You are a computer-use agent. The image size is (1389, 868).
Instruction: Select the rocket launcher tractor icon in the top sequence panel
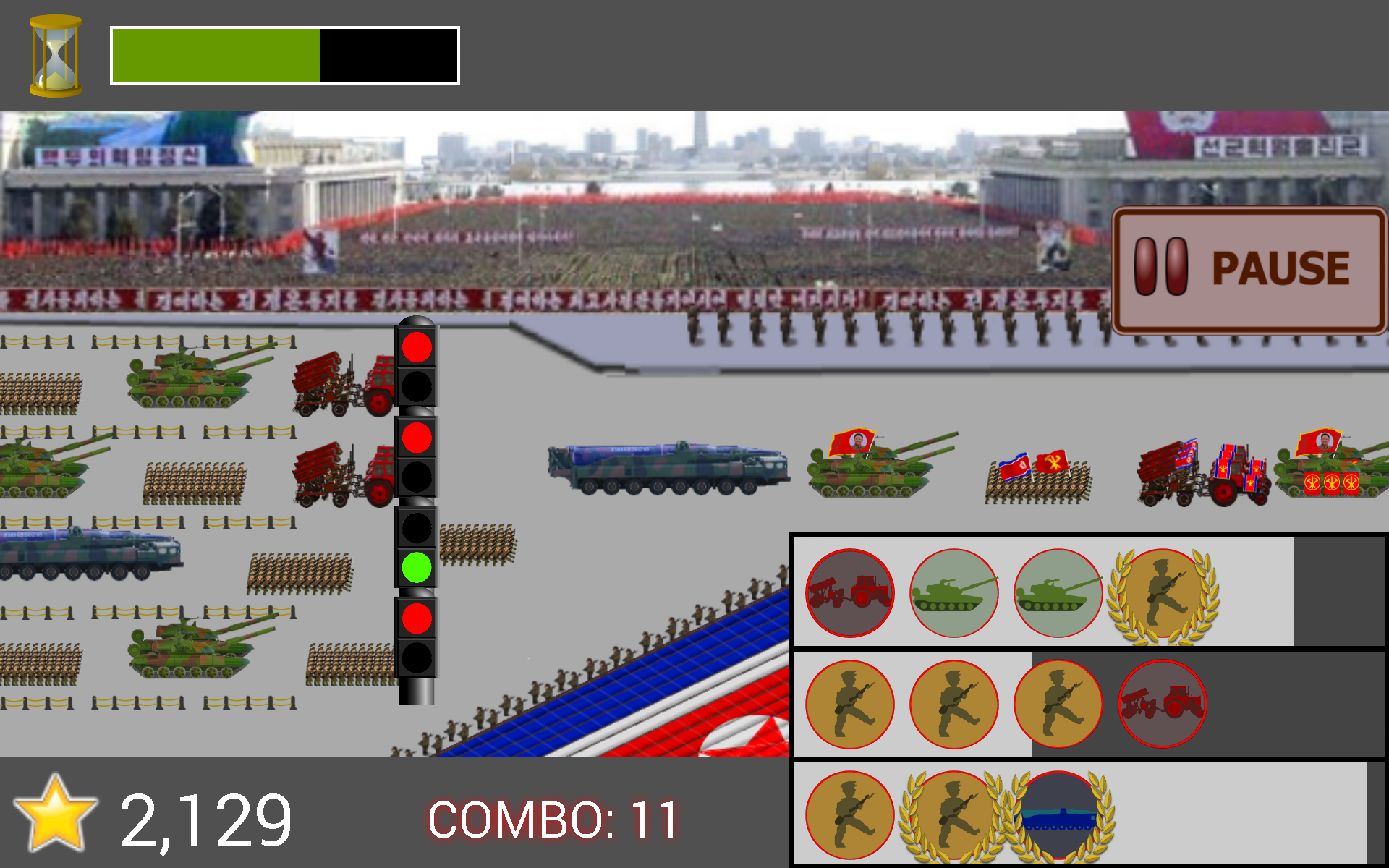849,592
